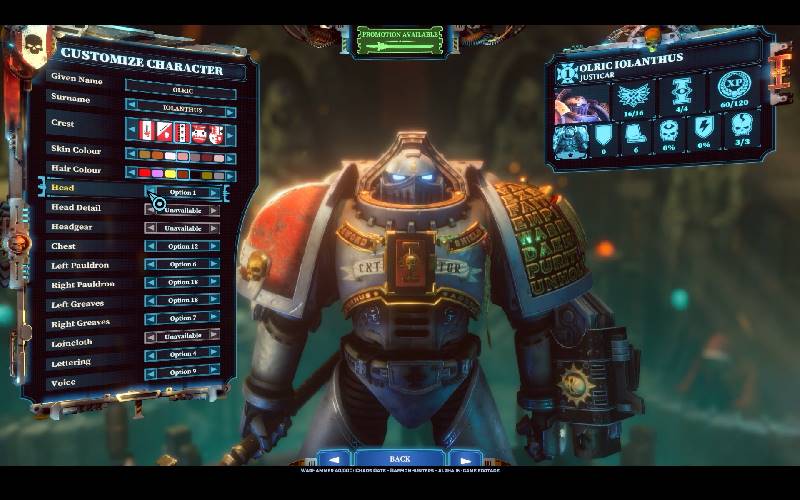Viewport: 800px width, 500px height.
Task: Switch Voice to the previous option
Action: [x=150, y=372]
